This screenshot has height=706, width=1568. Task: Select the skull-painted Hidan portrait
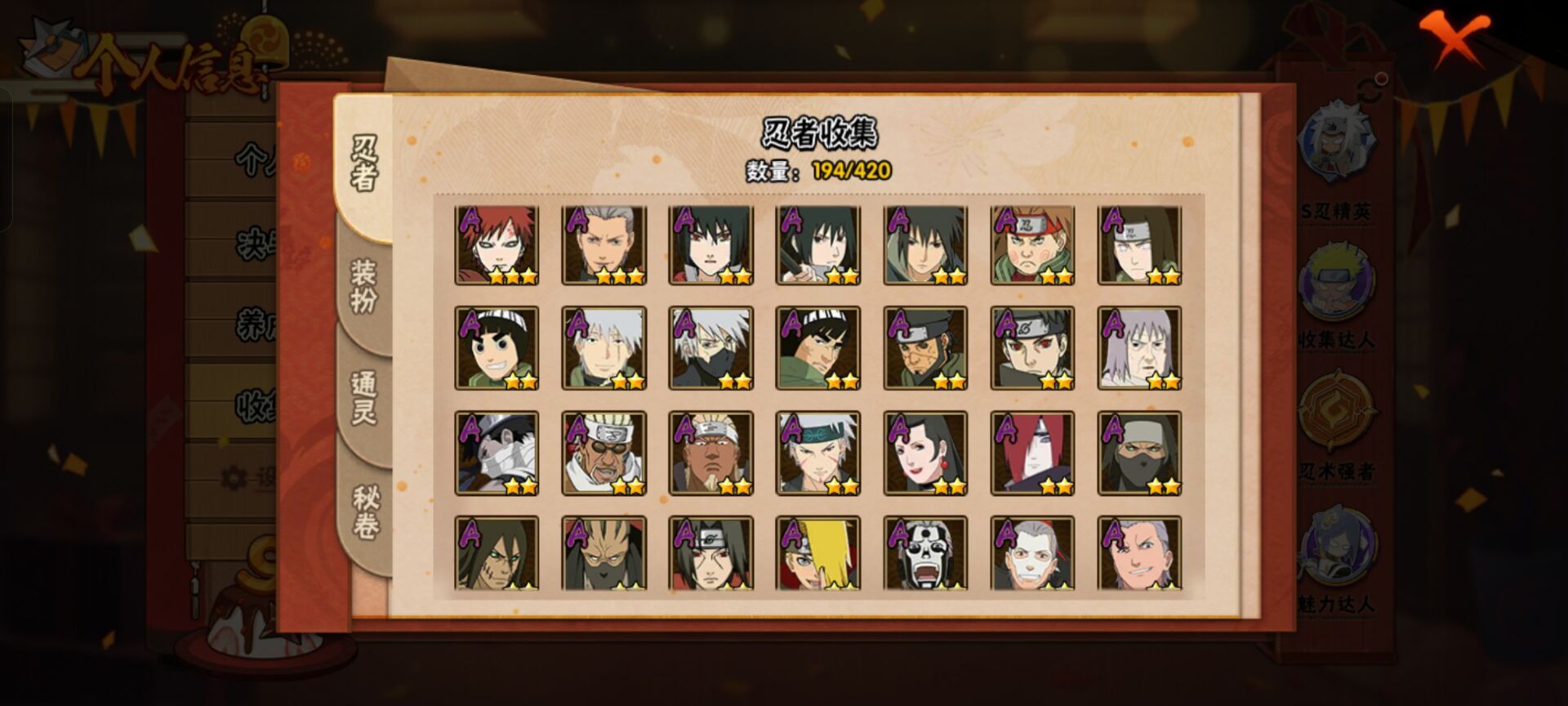coord(925,553)
